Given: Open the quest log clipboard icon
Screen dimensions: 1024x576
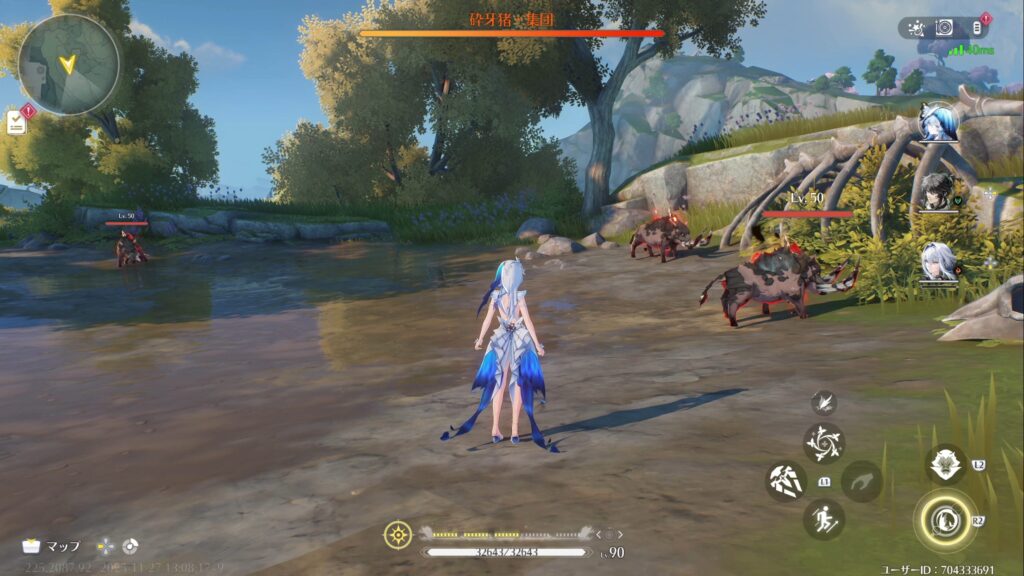Looking at the screenshot, I should [x=16, y=122].
